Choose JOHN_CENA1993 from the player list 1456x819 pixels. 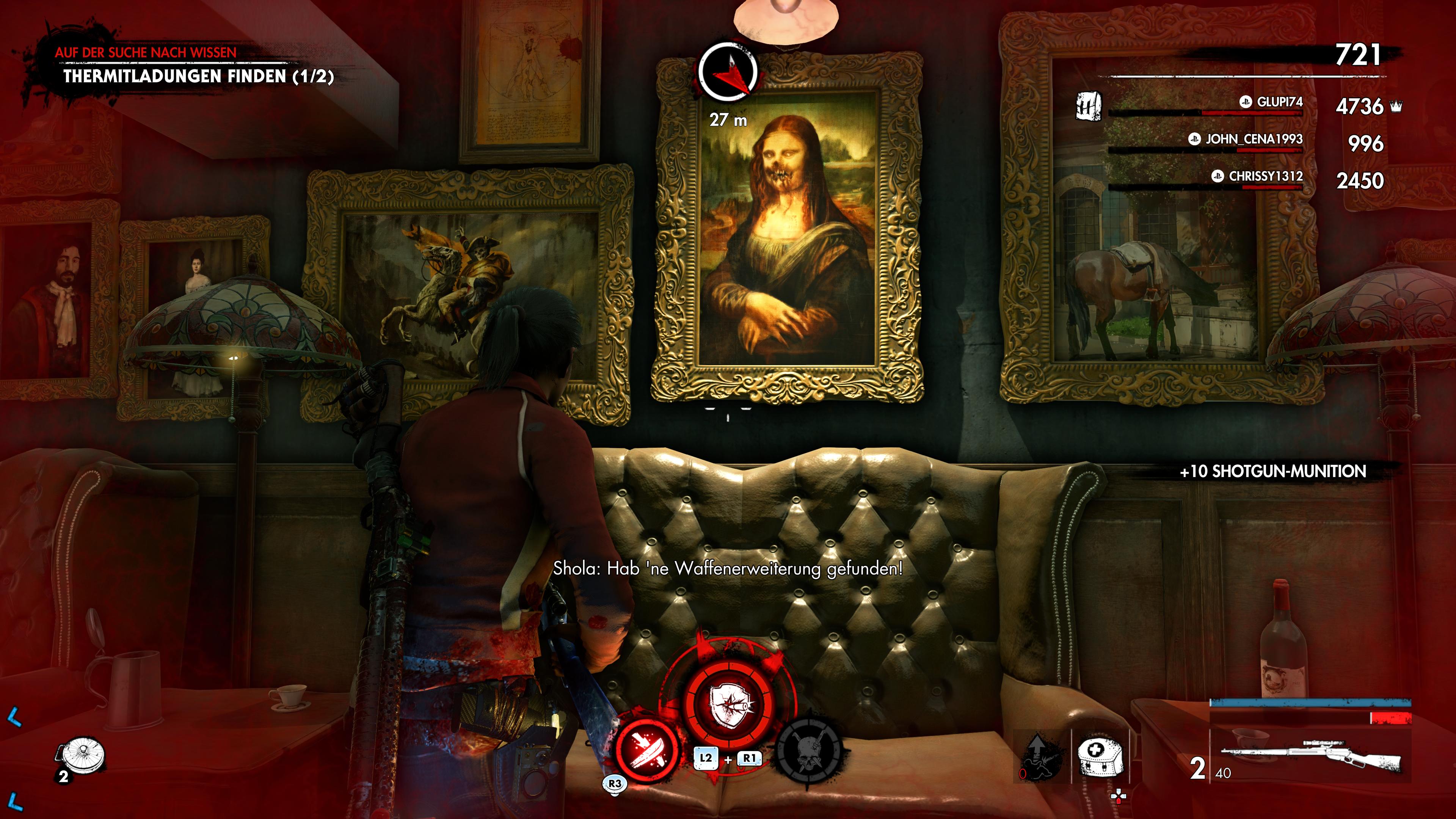pos(1253,139)
